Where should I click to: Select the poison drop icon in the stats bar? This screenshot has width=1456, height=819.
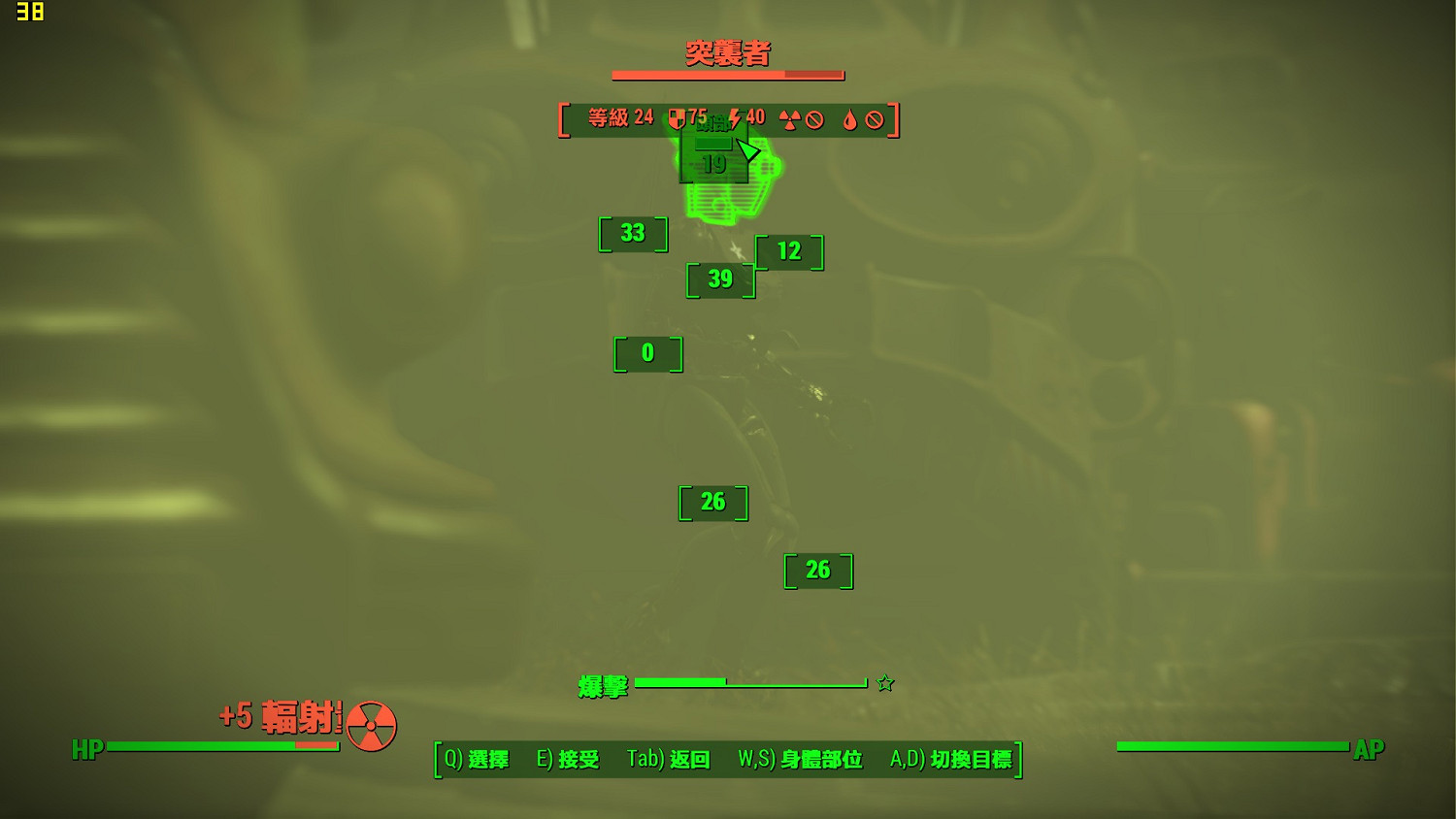(x=851, y=119)
